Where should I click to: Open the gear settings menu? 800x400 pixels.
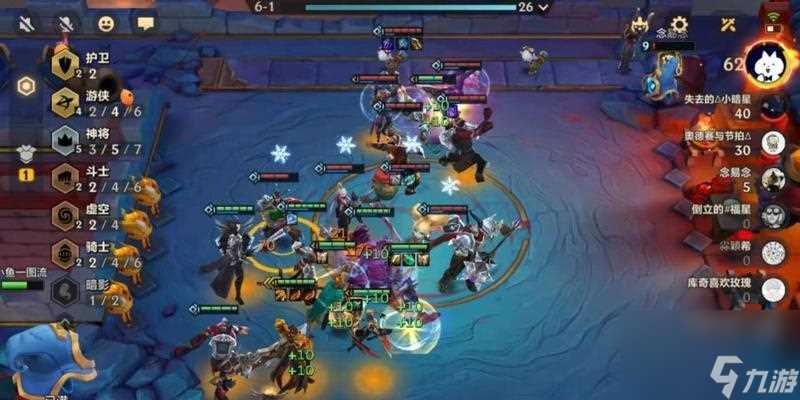click(x=680, y=24)
